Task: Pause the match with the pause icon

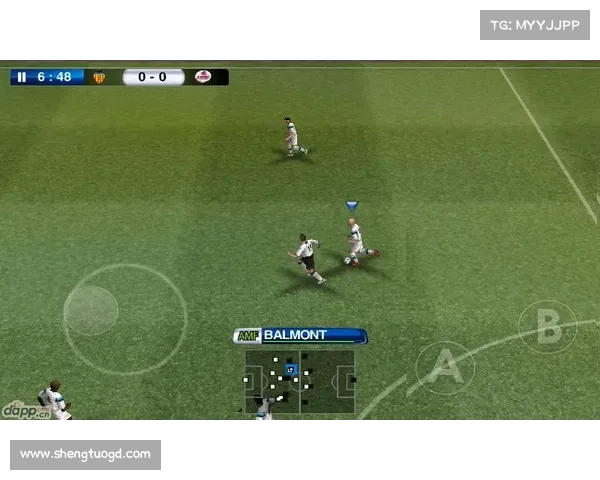Action: tap(21, 77)
